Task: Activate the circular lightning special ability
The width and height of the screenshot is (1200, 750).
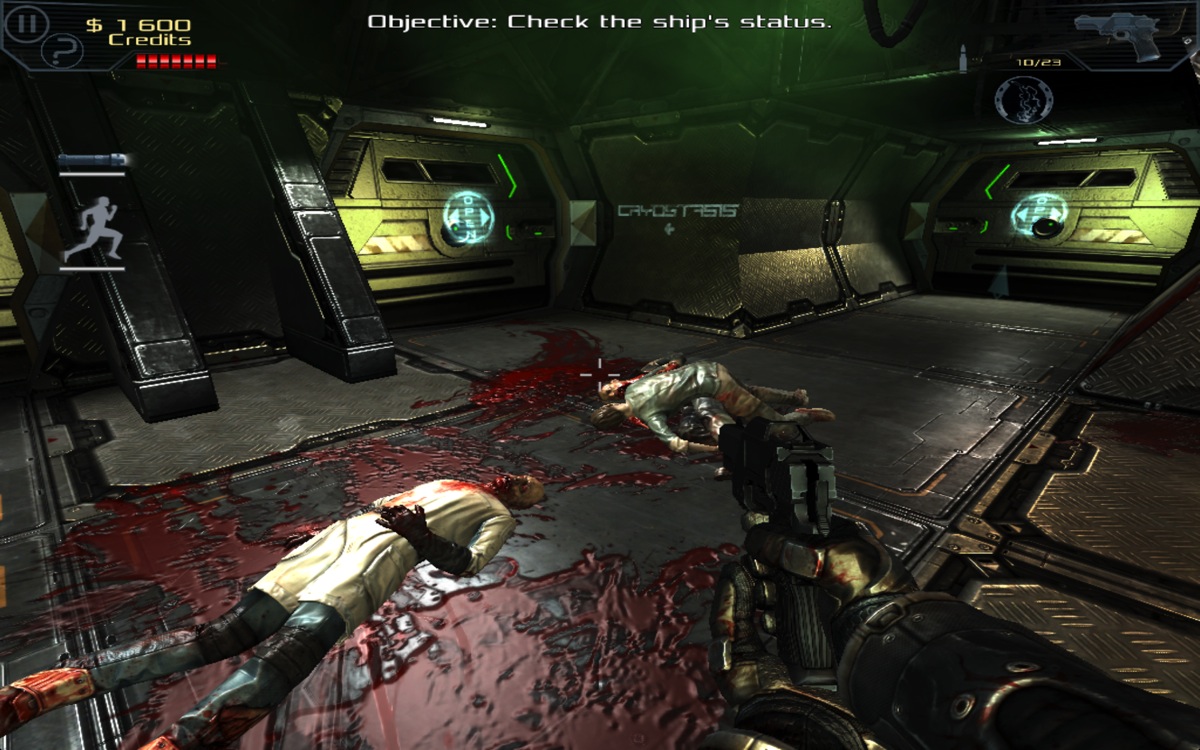Action: pos(1023,100)
